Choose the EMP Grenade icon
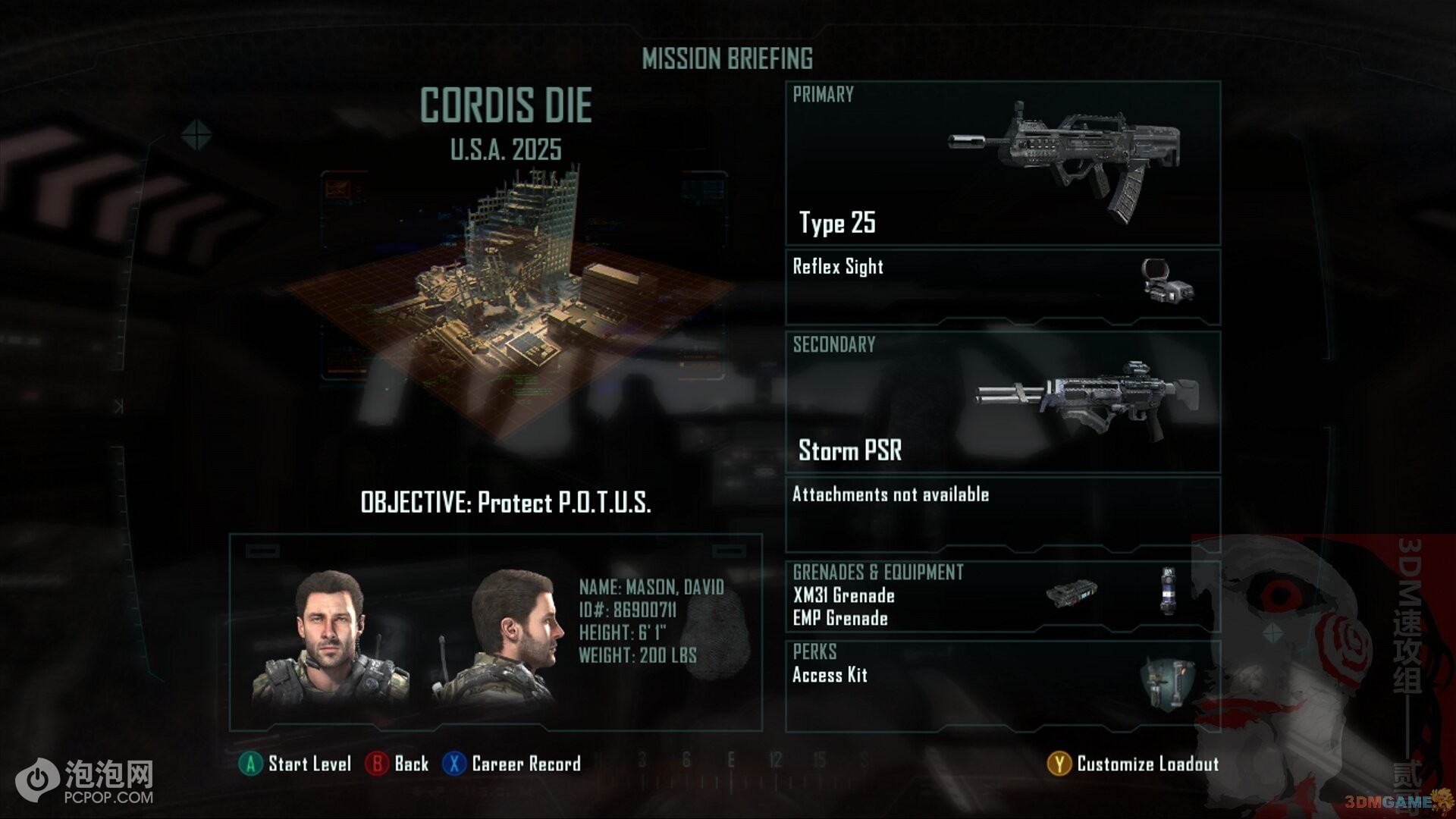 pos(1168,591)
